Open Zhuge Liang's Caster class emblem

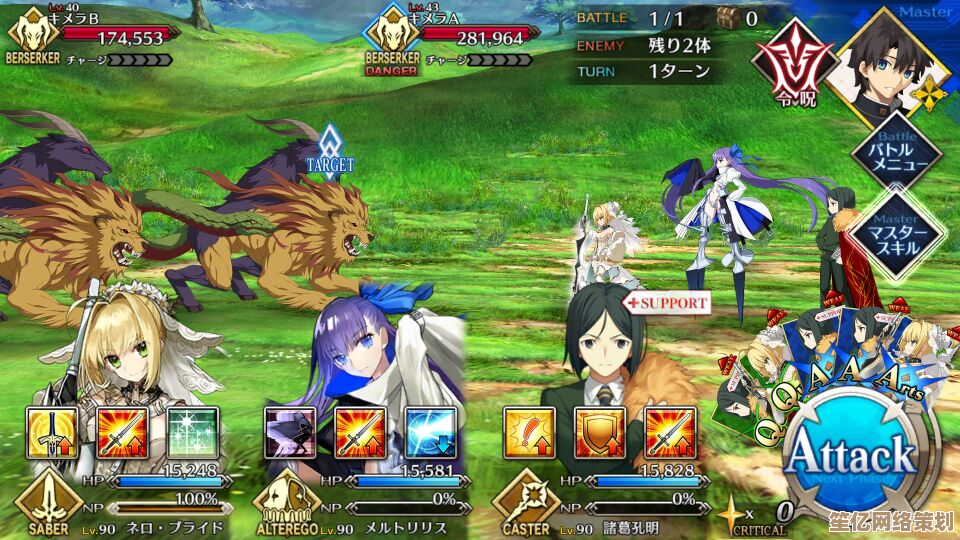pyautogui.click(x=526, y=503)
